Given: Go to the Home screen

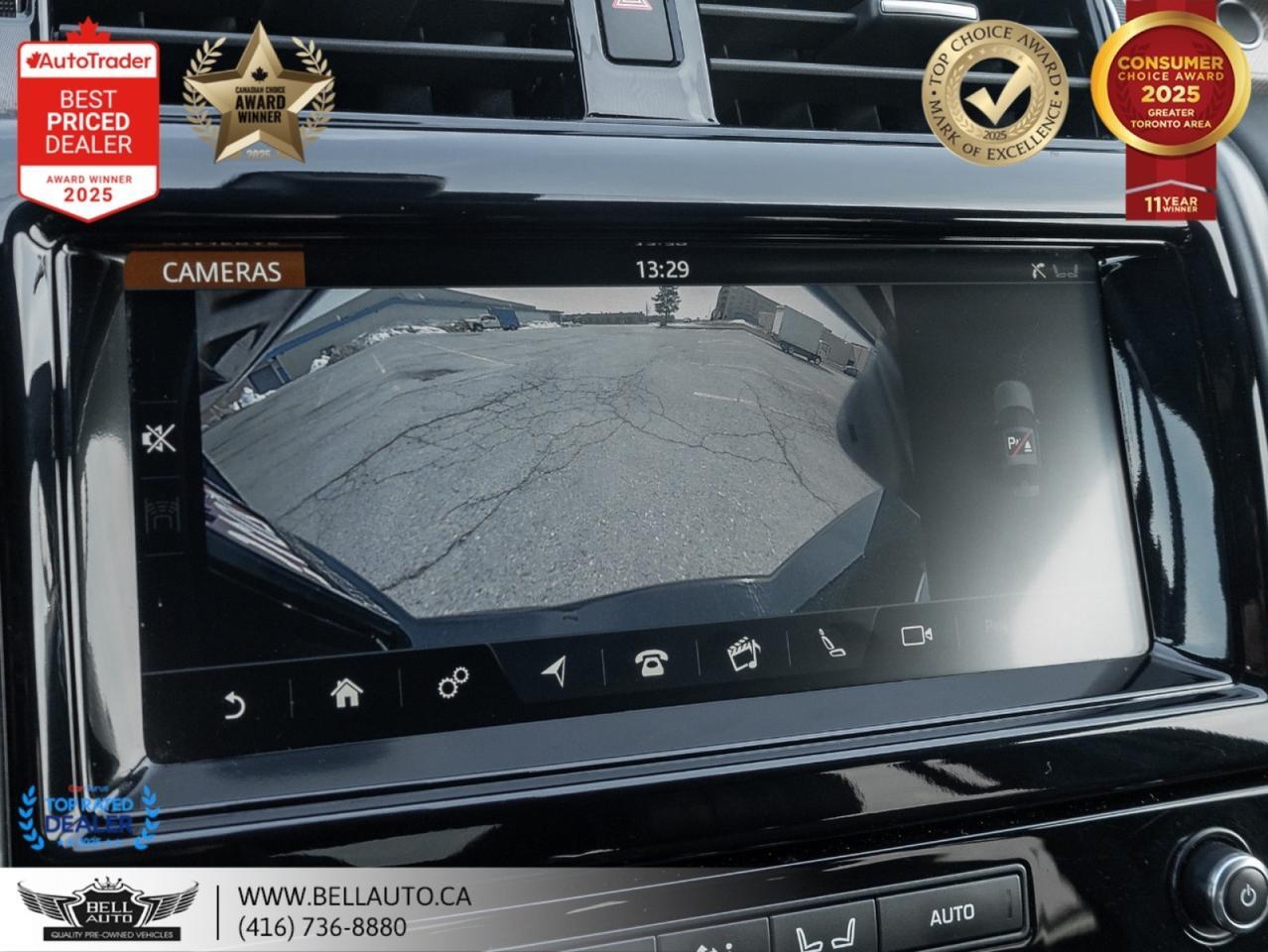Looking at the screenshot, I should (x=346, y=693).
